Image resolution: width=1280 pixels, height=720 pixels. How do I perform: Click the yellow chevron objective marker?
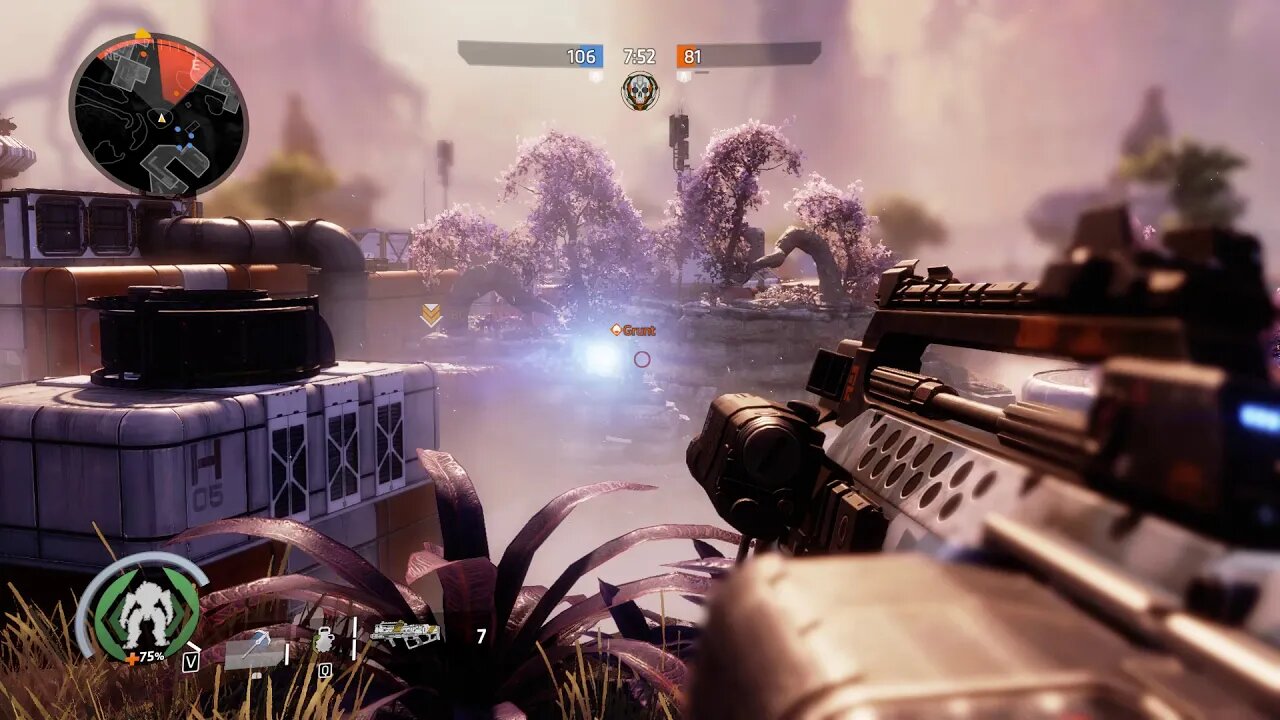click(x=431, y=315)
